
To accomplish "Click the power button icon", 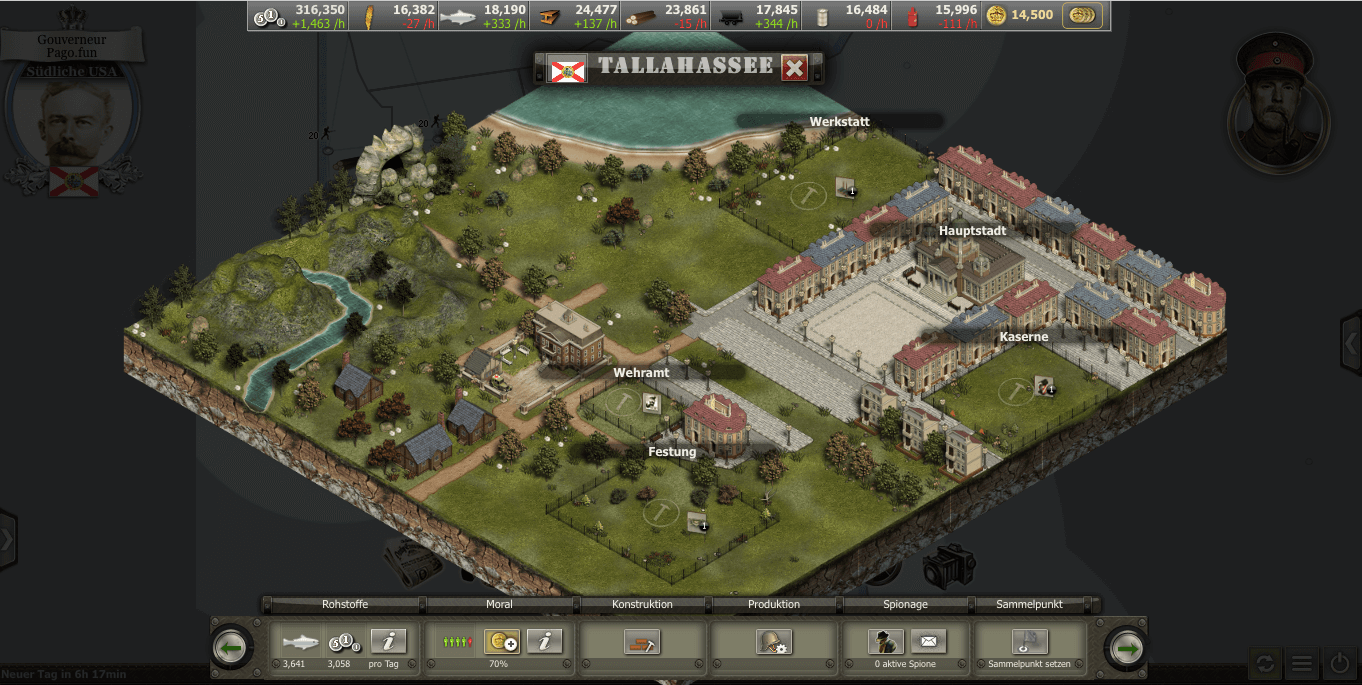I will 1340,662.
